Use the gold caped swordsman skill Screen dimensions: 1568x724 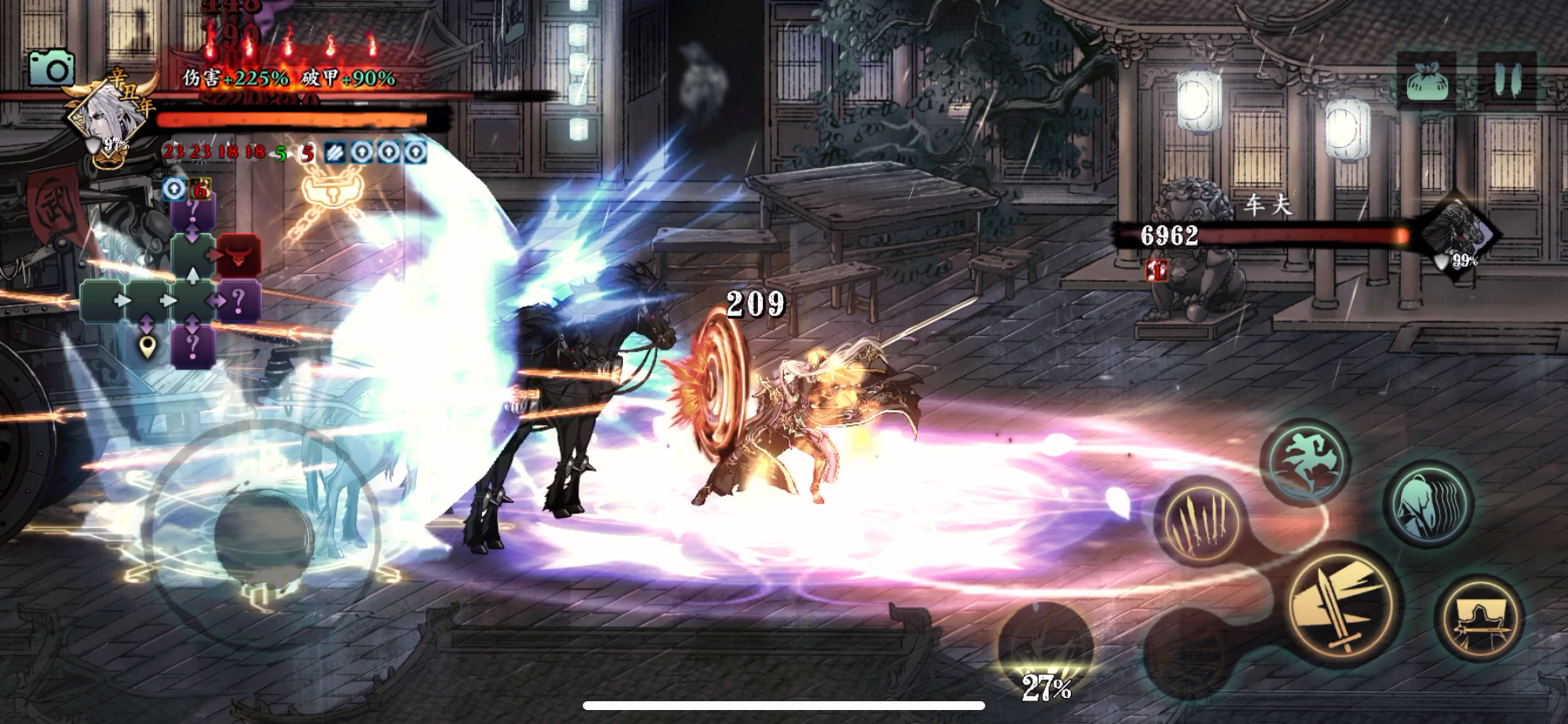pyautogui.click(x=1480, y=618)
